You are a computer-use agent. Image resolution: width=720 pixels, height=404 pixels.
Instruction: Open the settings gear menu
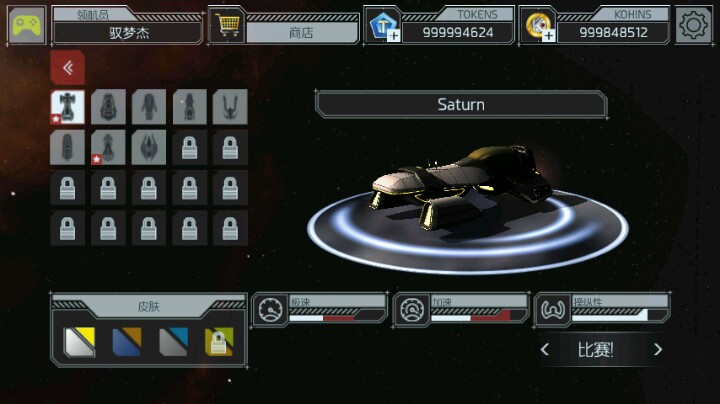coord(693,25)
